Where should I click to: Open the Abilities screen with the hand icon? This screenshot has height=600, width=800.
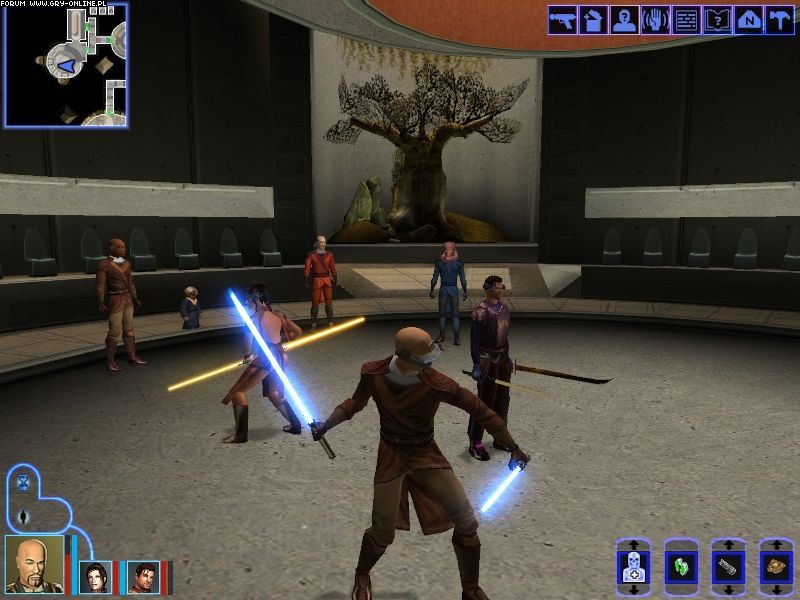pos(655,20)
